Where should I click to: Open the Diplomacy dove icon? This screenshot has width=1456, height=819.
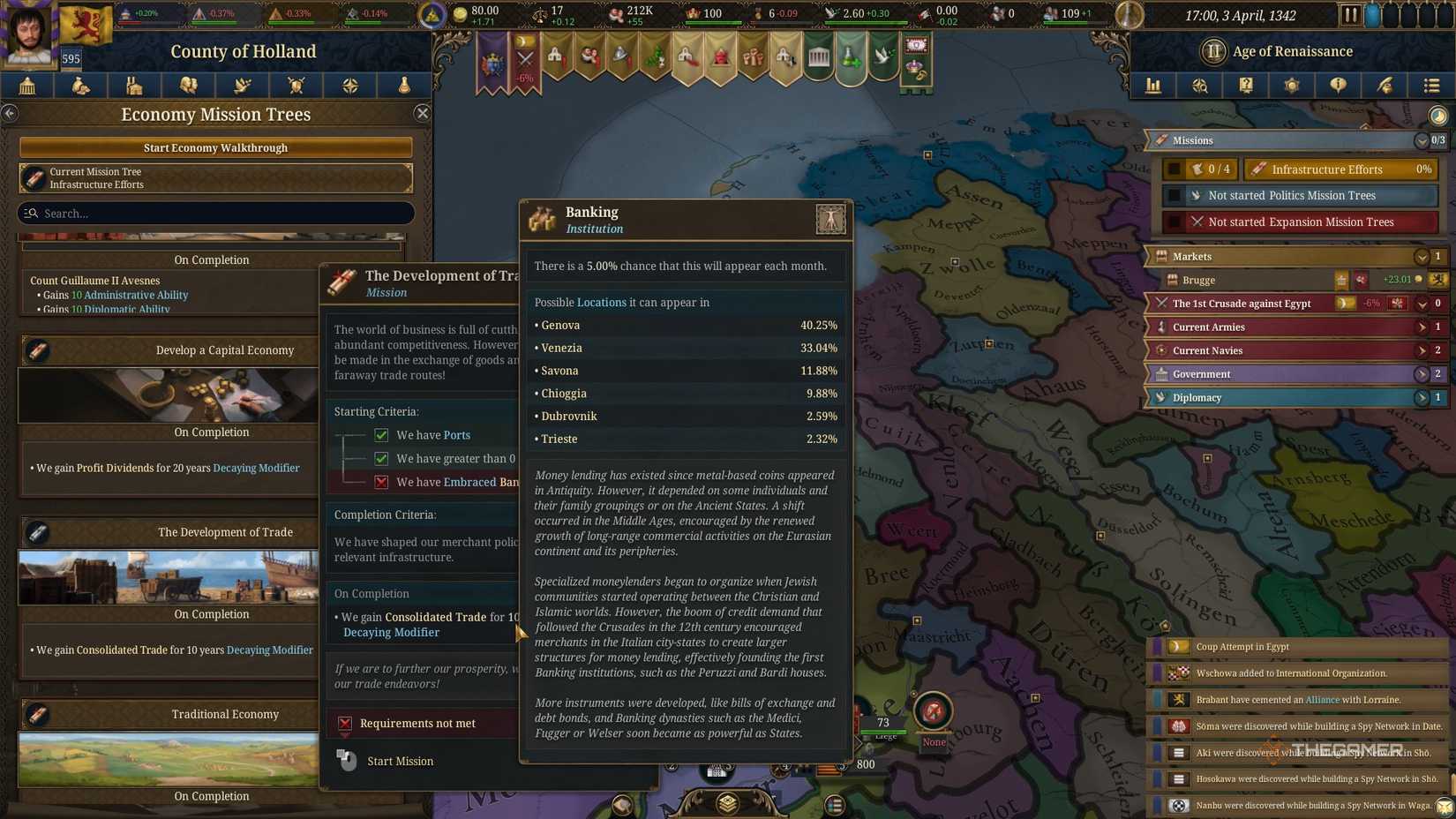tap(242, 86)
